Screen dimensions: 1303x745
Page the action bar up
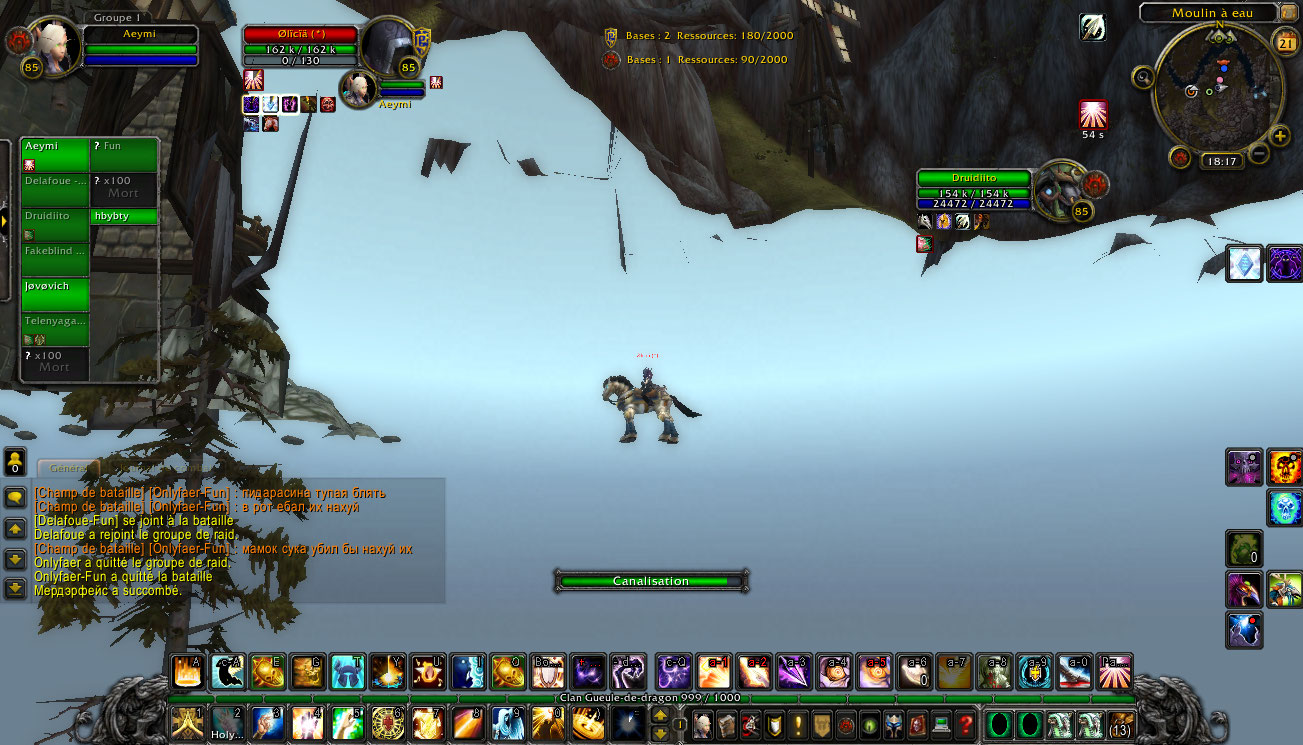click(x=659, y=714)
